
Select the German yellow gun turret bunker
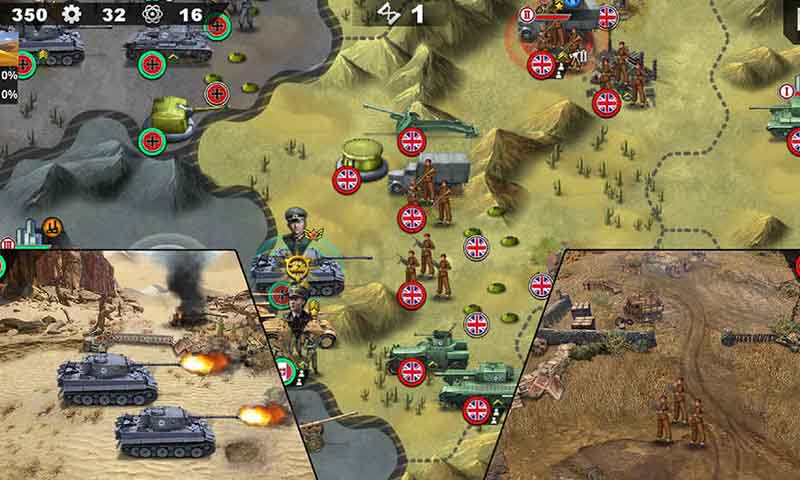[173, 116]
